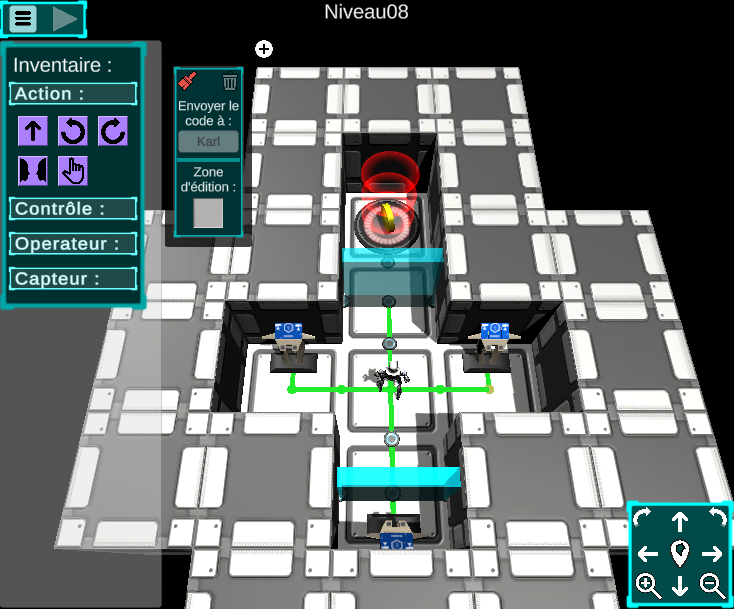Select the turn right action block
Image resolution: width=734 pixels, height=609 pixels.
(x=112, y=131)
